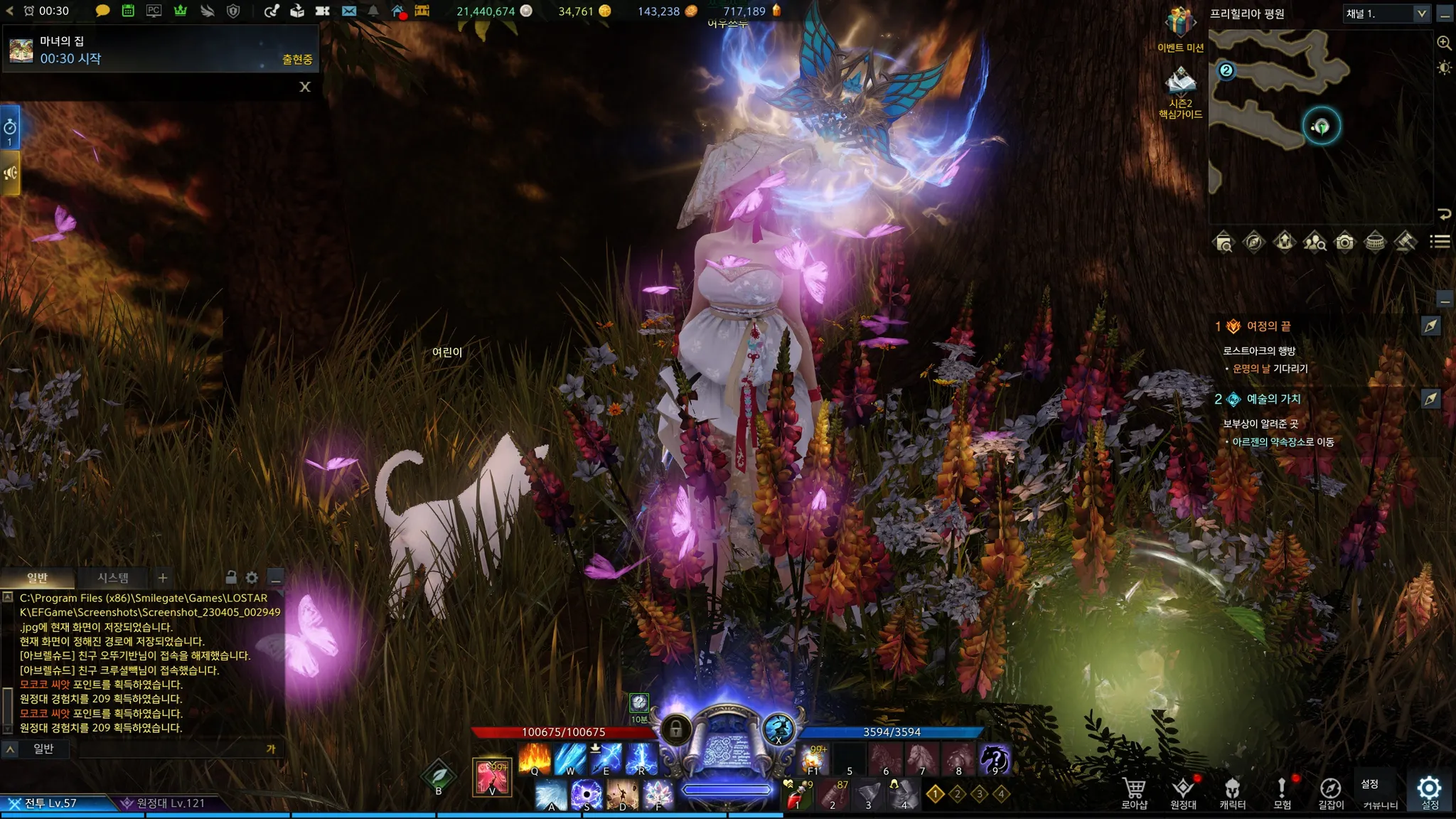1456x819 pixels.
Task: Open the green calendar icon
Action: (x=128, y=11)
